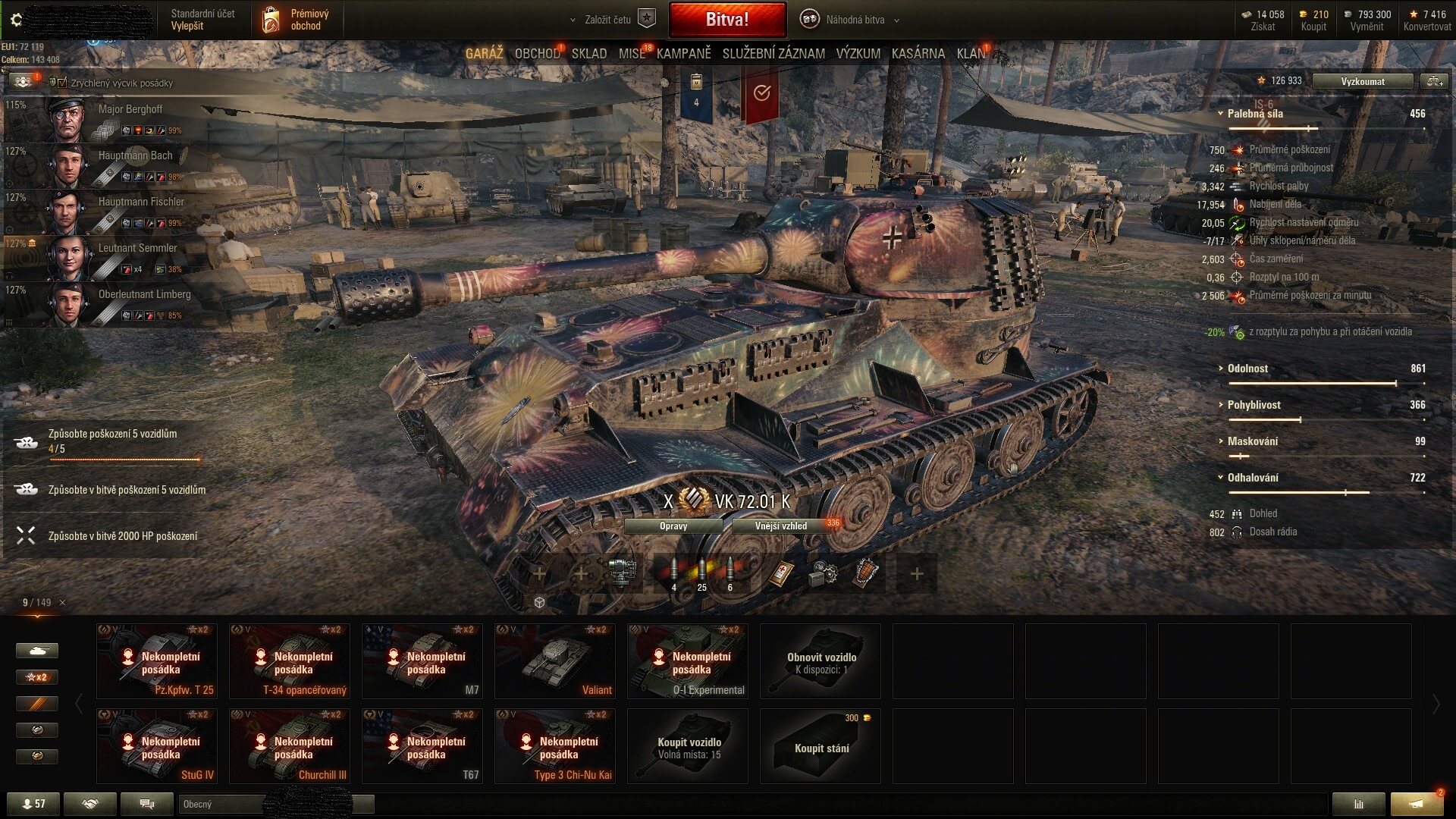Open the KASÁRNA barracks tab
Screen dimensions: 1456x819
click(918, 53)
